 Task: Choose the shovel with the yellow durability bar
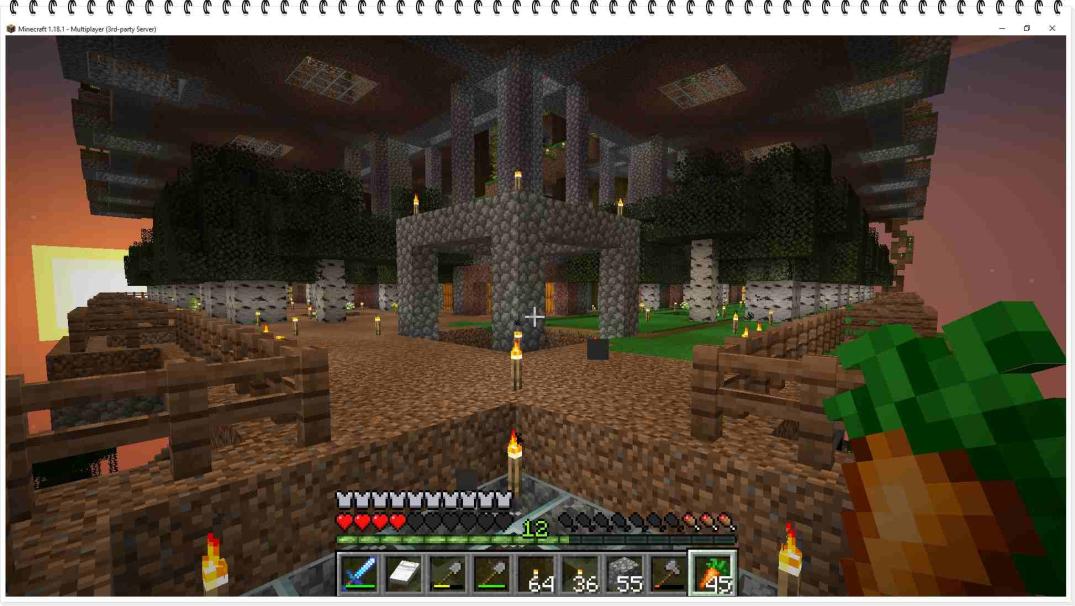[447, 573]
